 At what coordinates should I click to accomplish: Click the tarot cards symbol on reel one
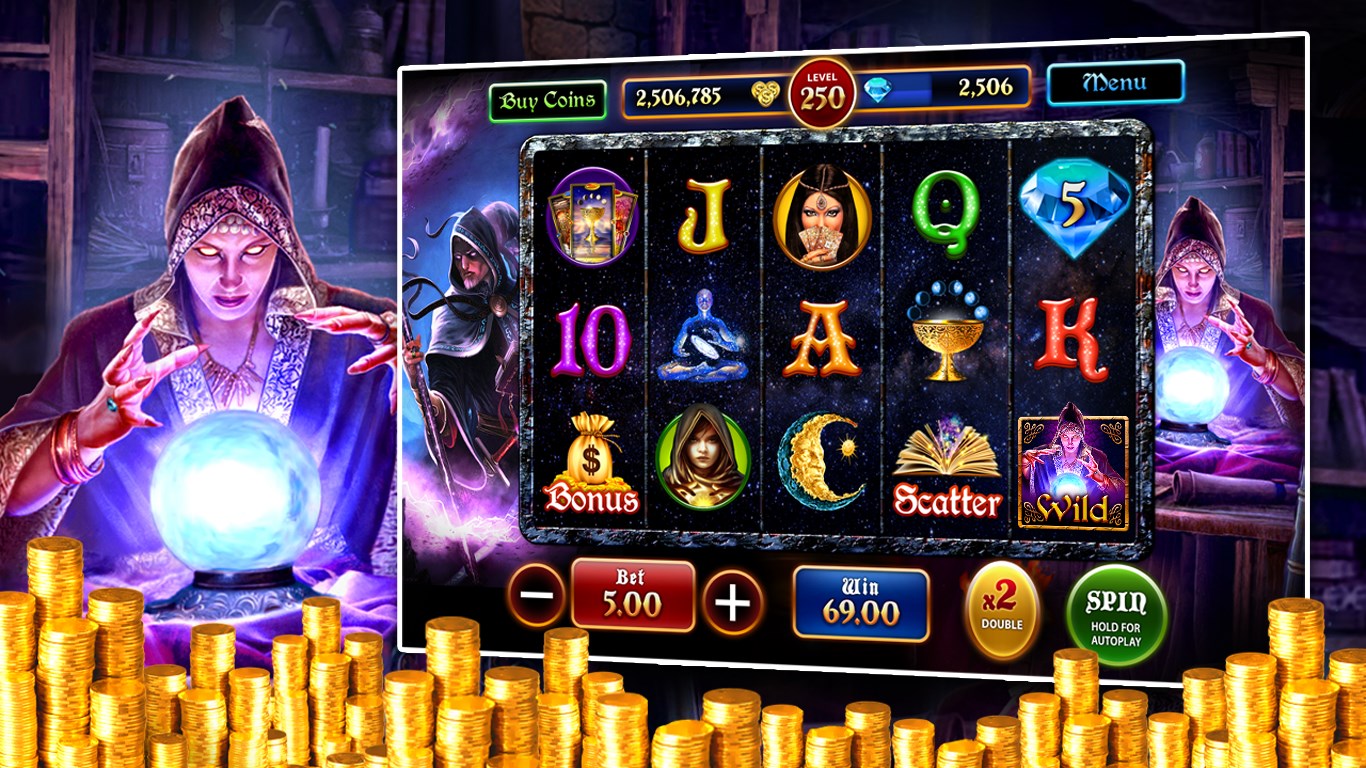pos(592,218)
